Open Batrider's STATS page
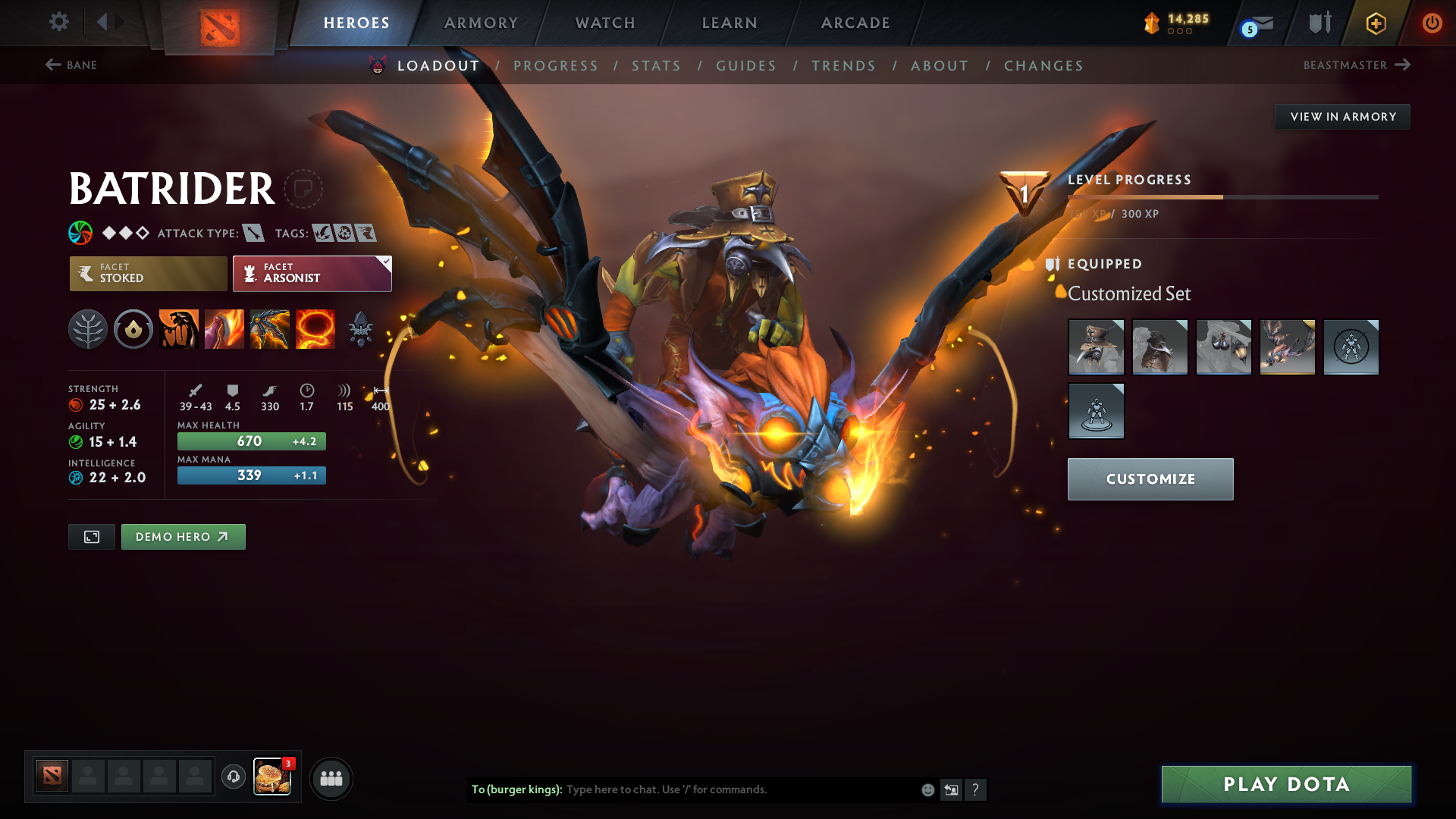The image size is (1456, 819). click(x=656, y=66)
